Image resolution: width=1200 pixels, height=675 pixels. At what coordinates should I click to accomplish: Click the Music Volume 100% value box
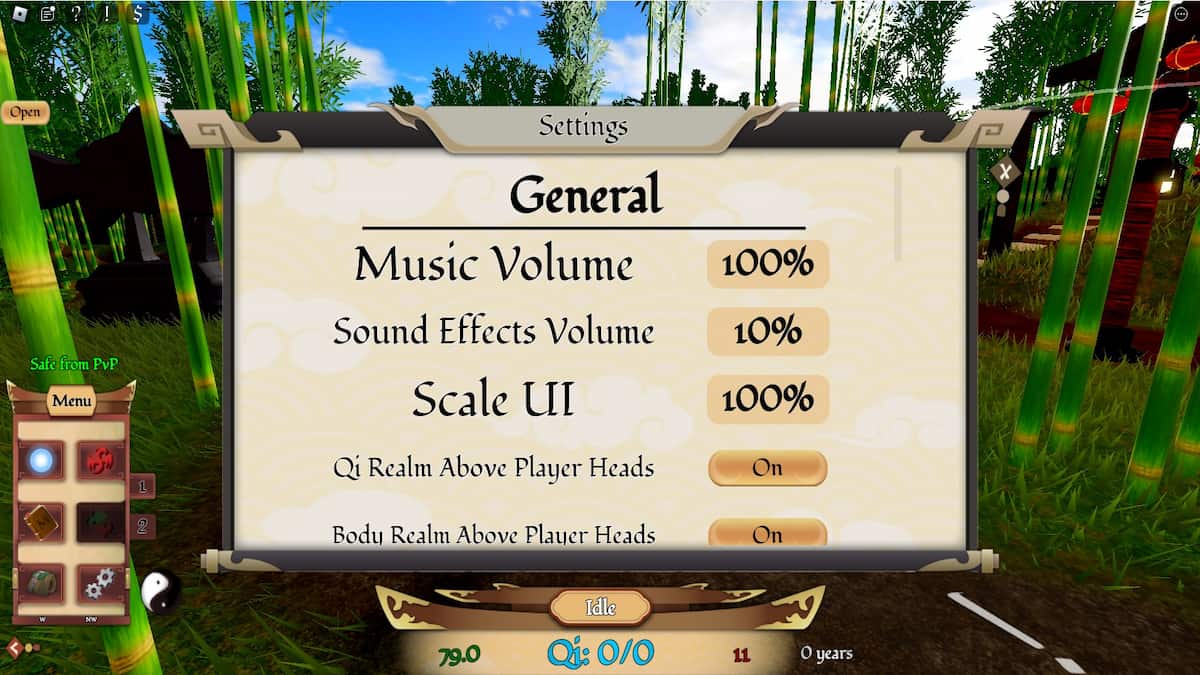click(x=768, y=264)
